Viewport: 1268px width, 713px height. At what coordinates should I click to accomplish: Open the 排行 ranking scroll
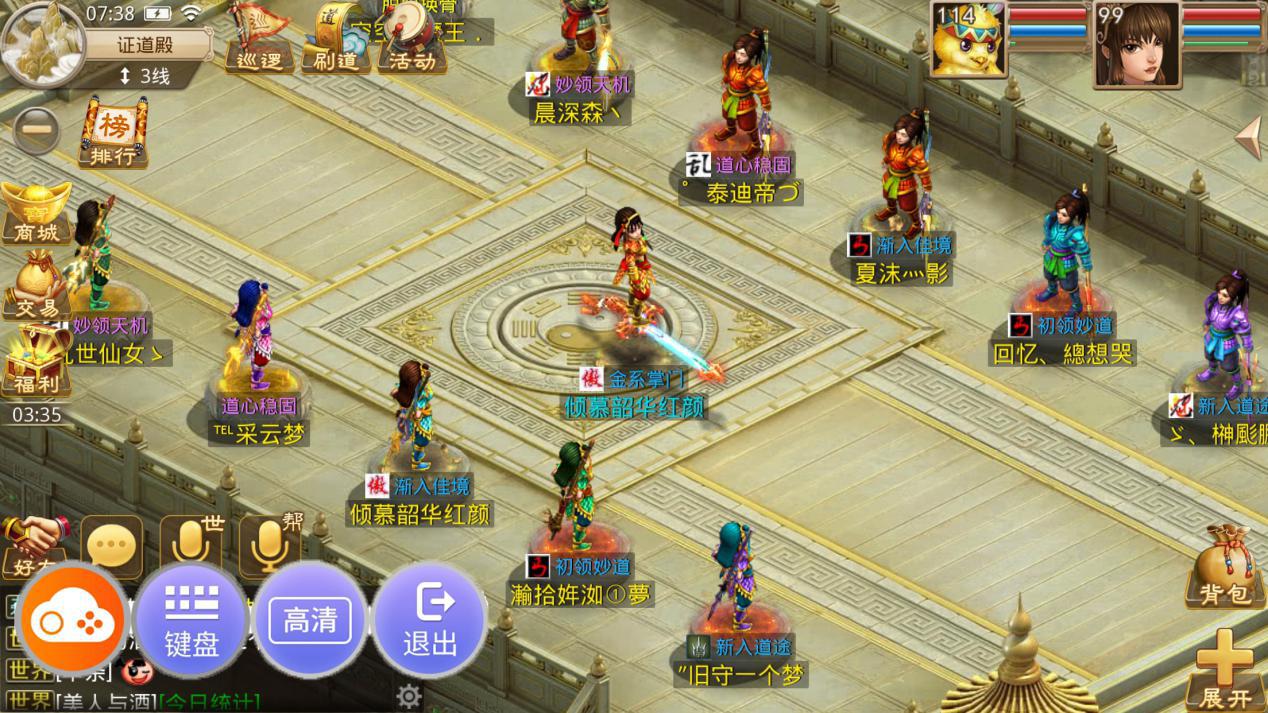click(x=112, y=134)
